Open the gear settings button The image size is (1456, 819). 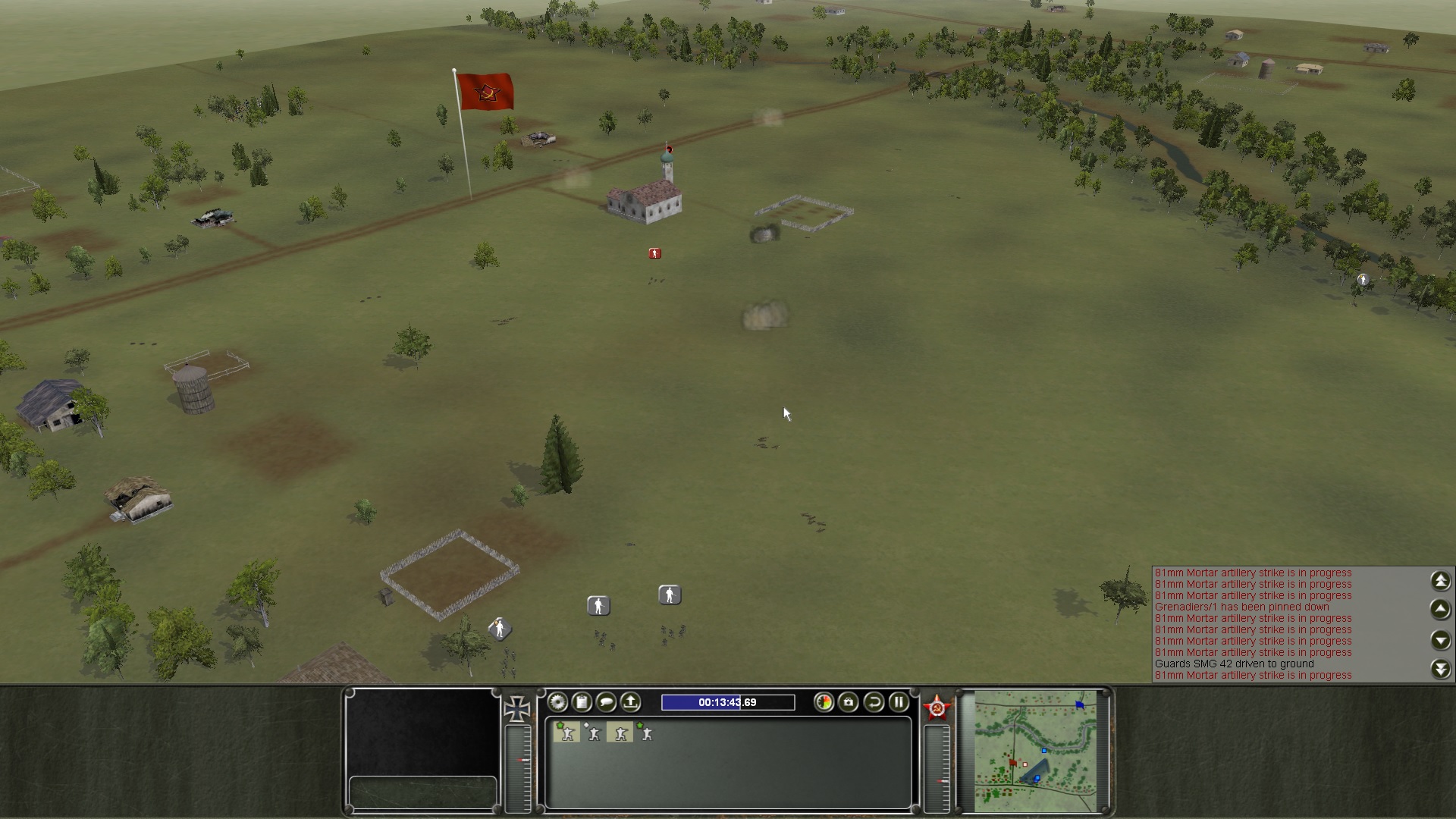(x=557, y=702)
